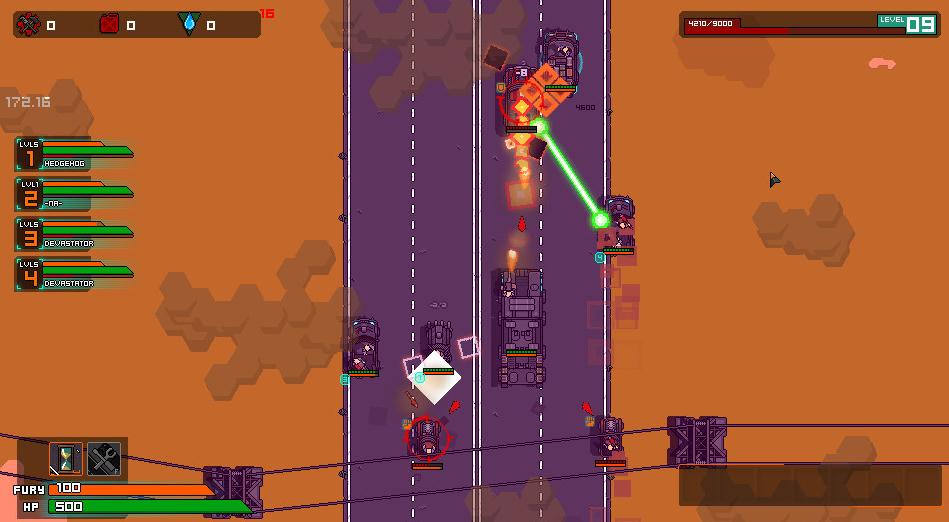Screen dimensions: 949x522
Task: Click the blue water drop resource icon
Action: pos(188,24)
